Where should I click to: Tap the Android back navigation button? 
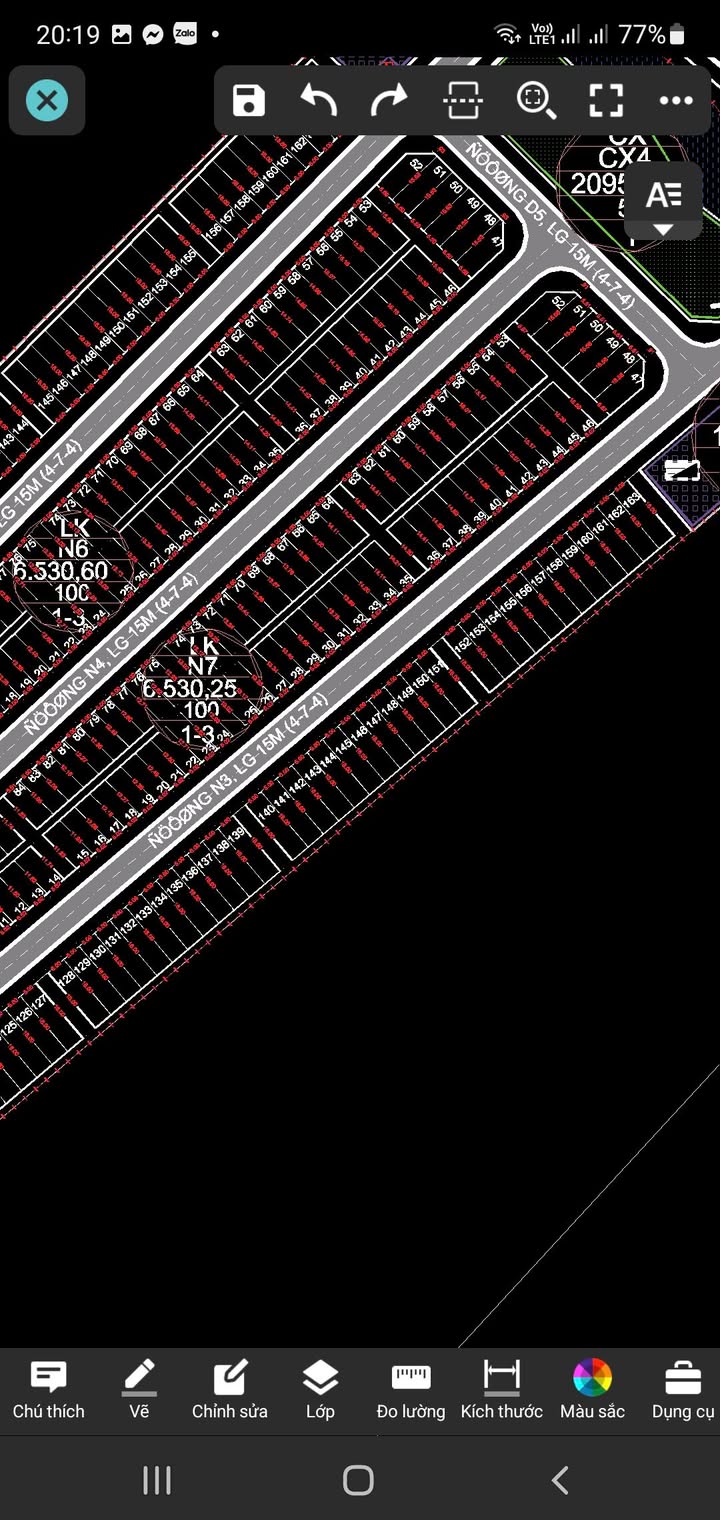561,1480
